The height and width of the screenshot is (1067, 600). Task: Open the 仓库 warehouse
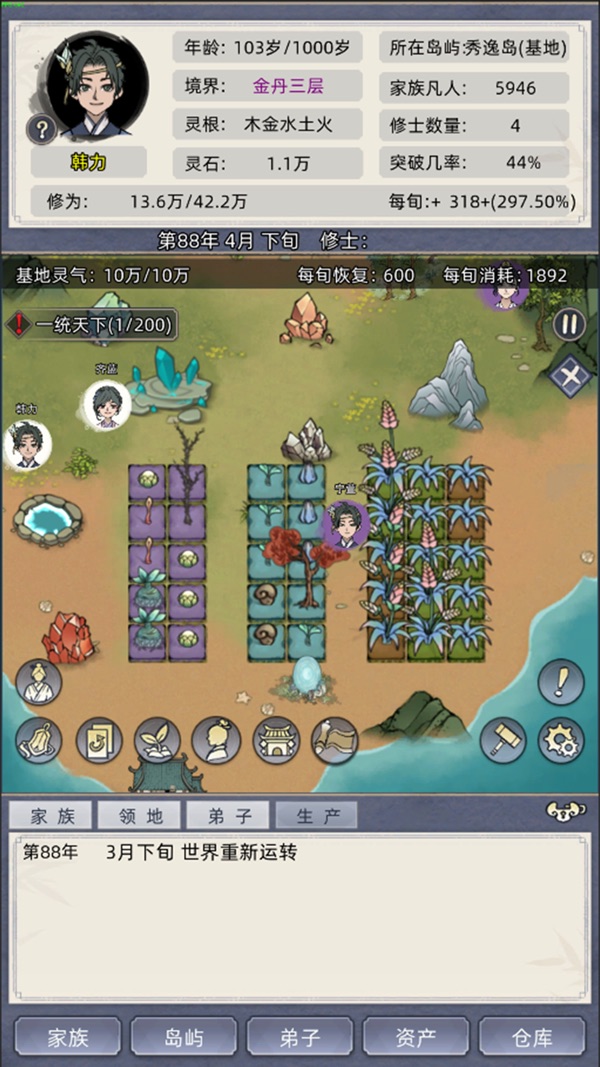click(x=531, y=1037)
